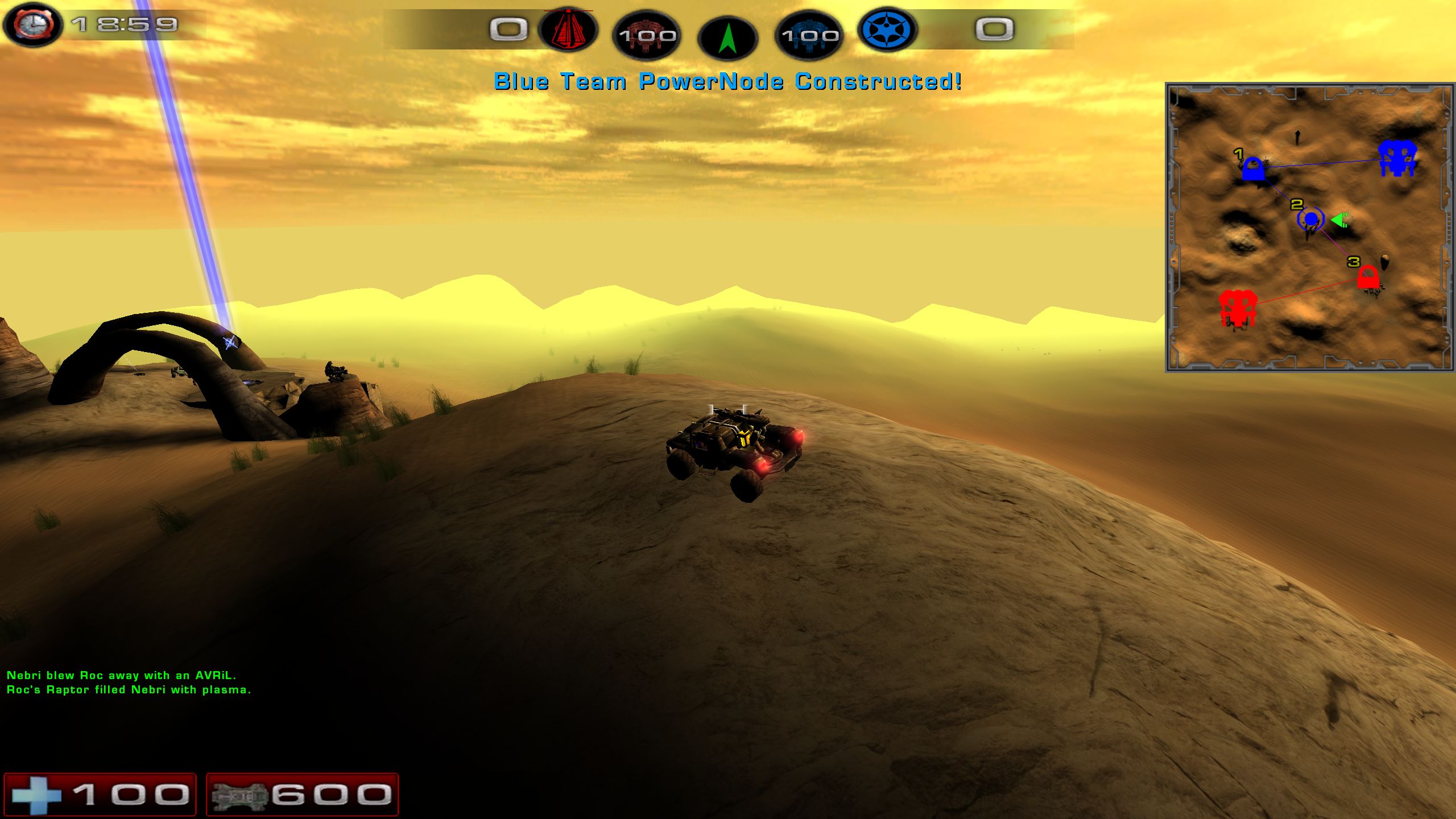The height and width of the screenshot is (819, 1456).
Task: Click the green player arrow on minimap
Action: coord(1339,220)
